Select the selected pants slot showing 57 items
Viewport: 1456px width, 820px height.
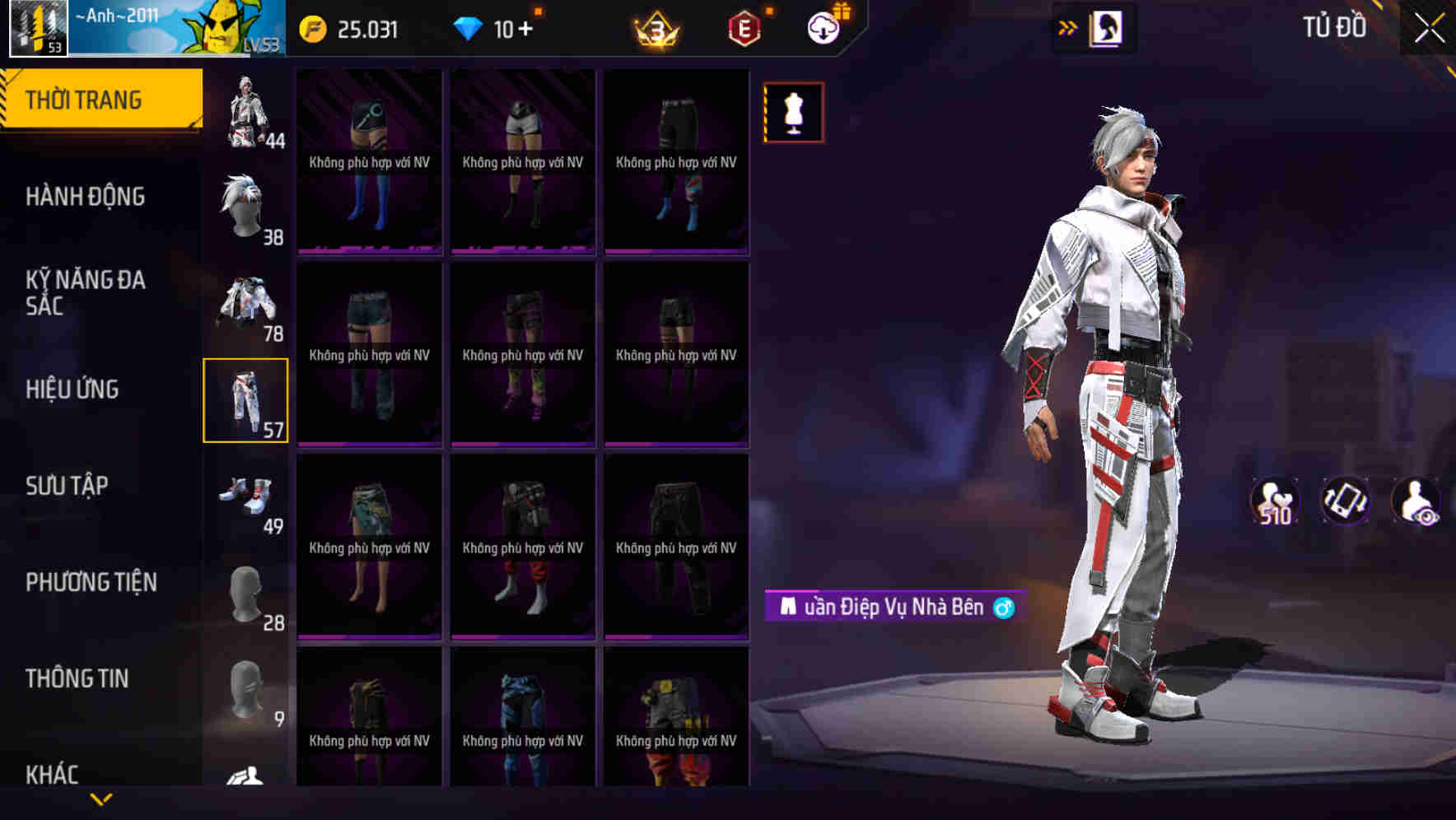(246, 402)
